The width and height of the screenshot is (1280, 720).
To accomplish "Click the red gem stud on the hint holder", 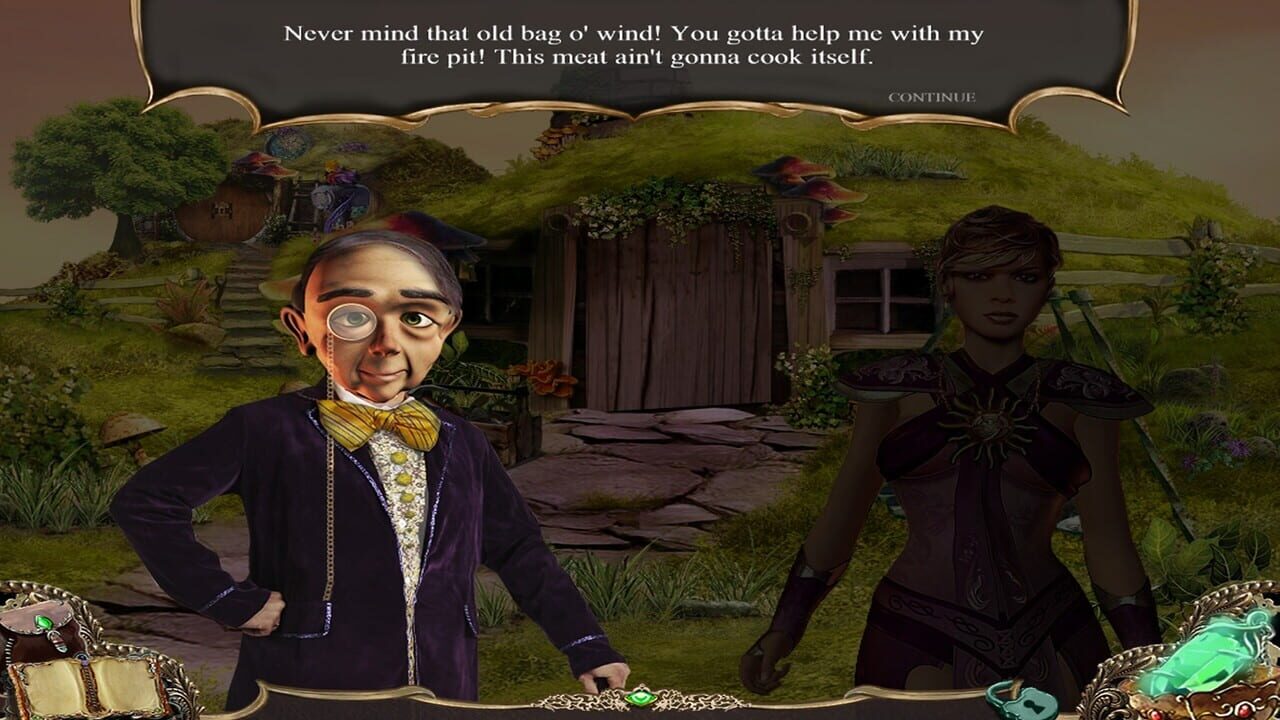I will (x=1244, y=709).
